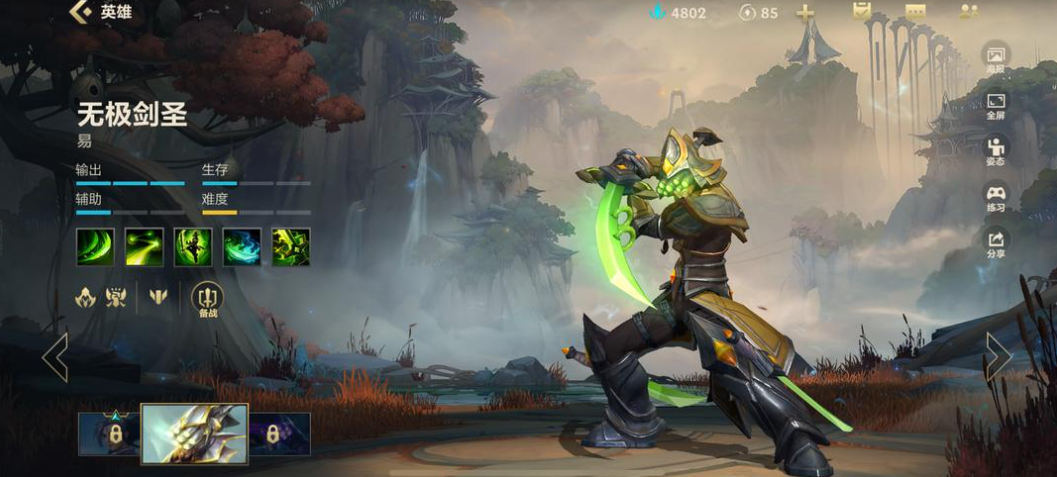This screenshot has height=477, width=1057.
Task: Open the chat message icon
Action: point(915,12)
